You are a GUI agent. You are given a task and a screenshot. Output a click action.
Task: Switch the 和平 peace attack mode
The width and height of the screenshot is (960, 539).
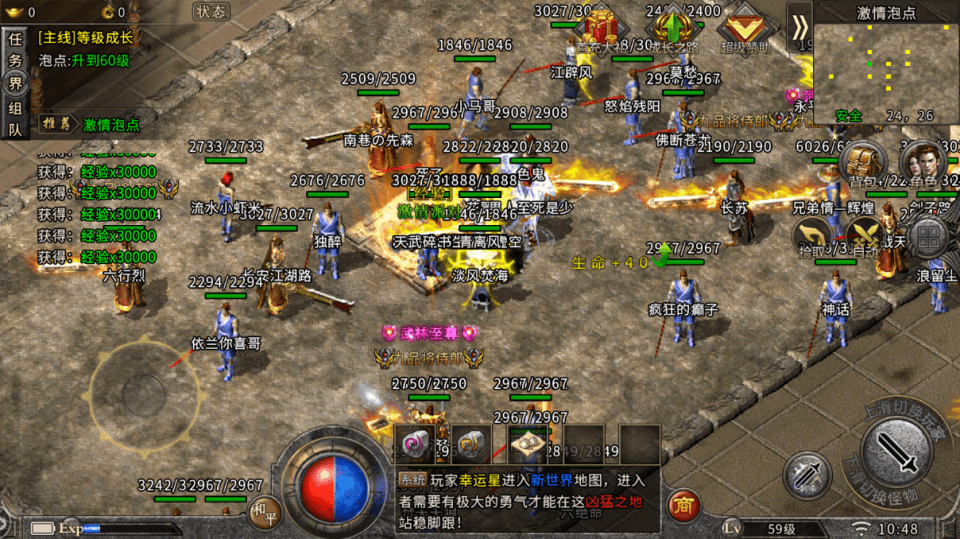[262, 509]
